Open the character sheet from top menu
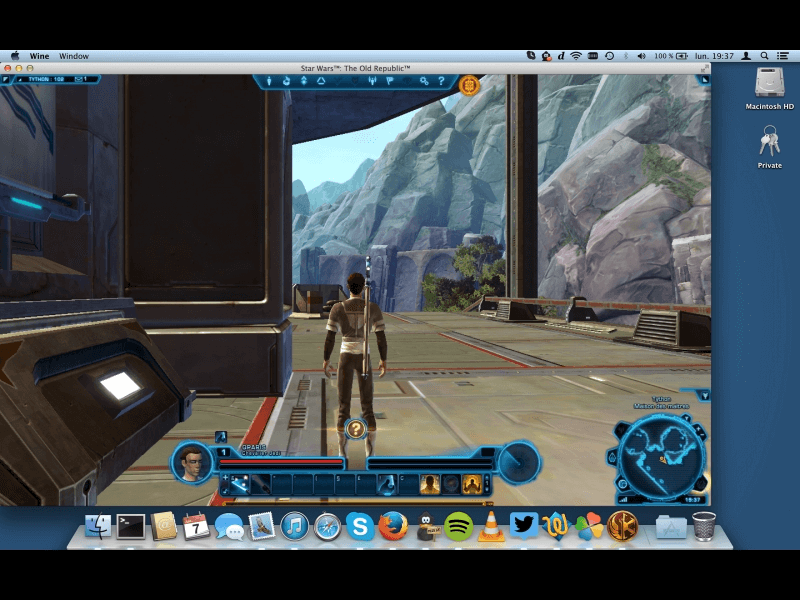800x600 pixels. coord(270,81)
